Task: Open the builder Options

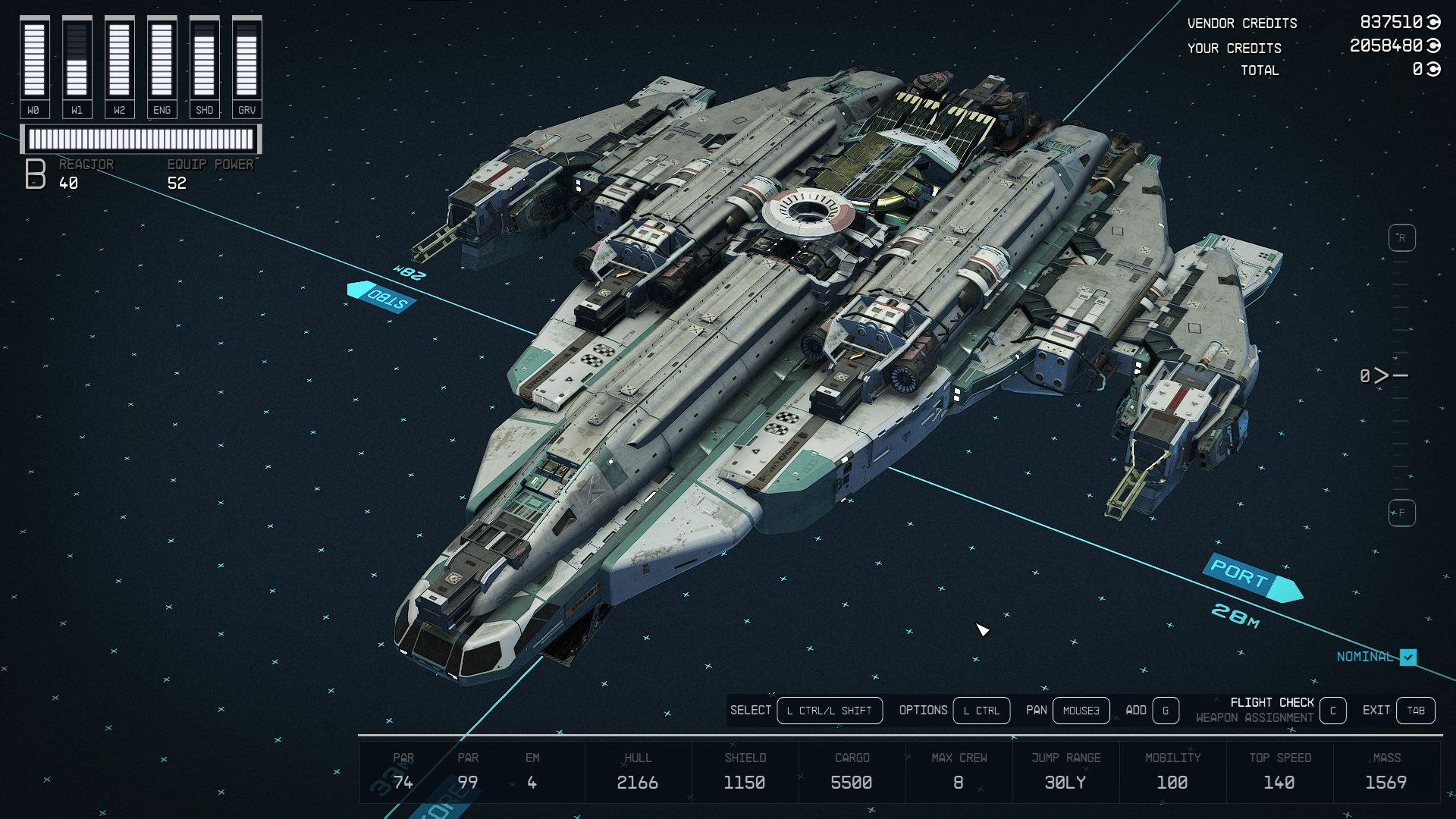Action: pos(981,711)
